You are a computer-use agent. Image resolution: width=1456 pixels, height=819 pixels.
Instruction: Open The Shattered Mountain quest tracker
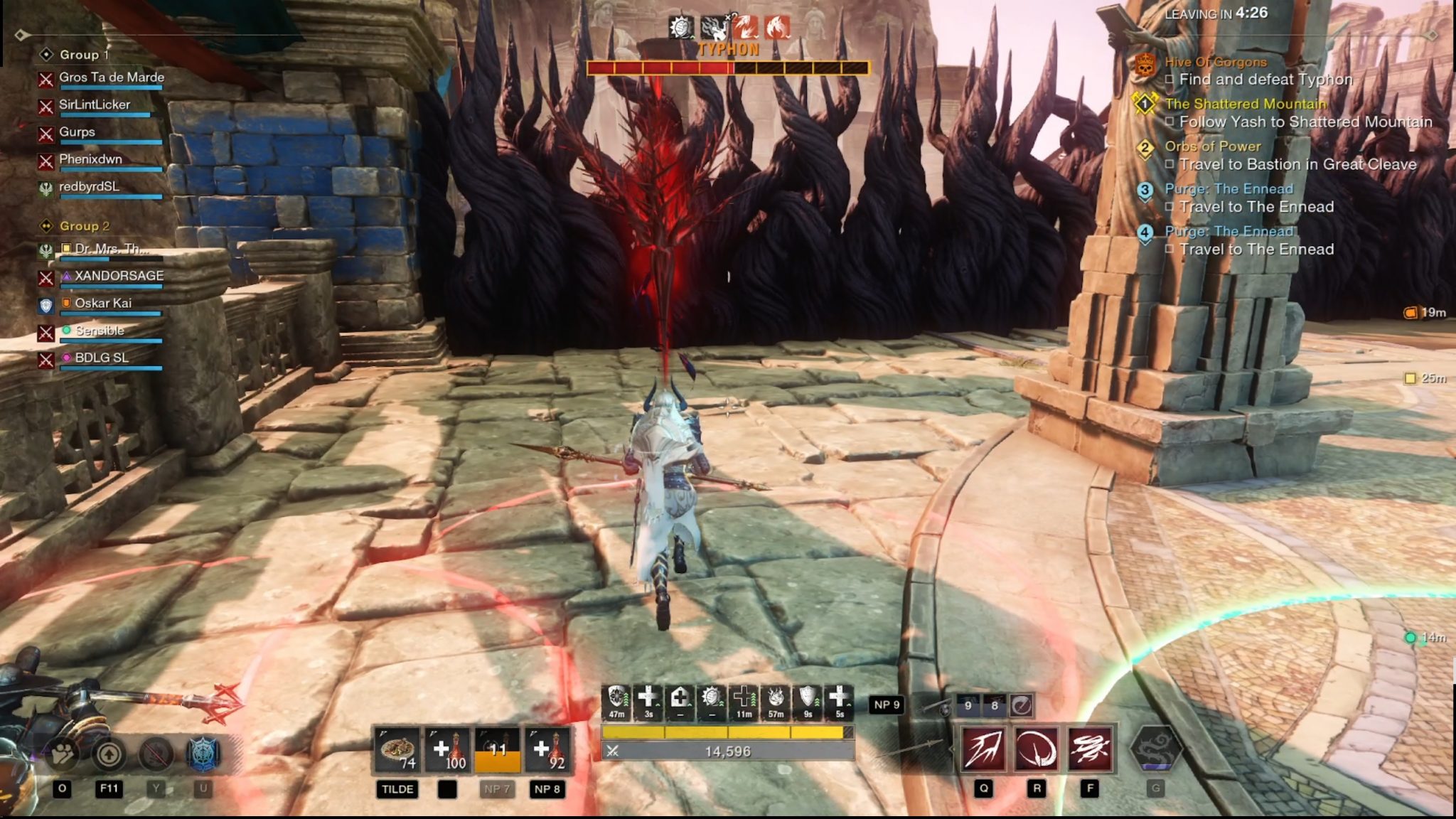1245,104
